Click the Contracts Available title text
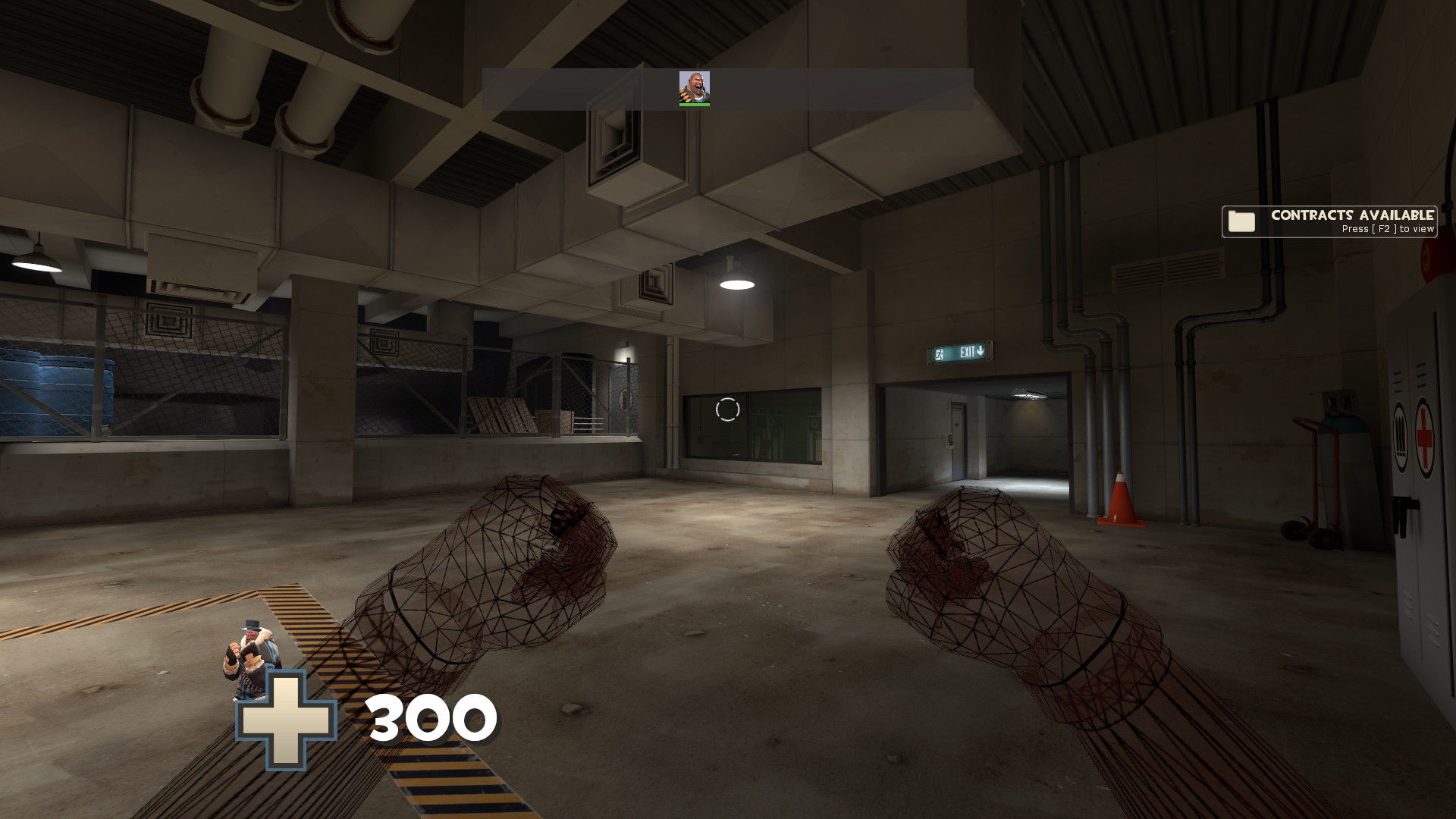 [x=1352, y=215]
